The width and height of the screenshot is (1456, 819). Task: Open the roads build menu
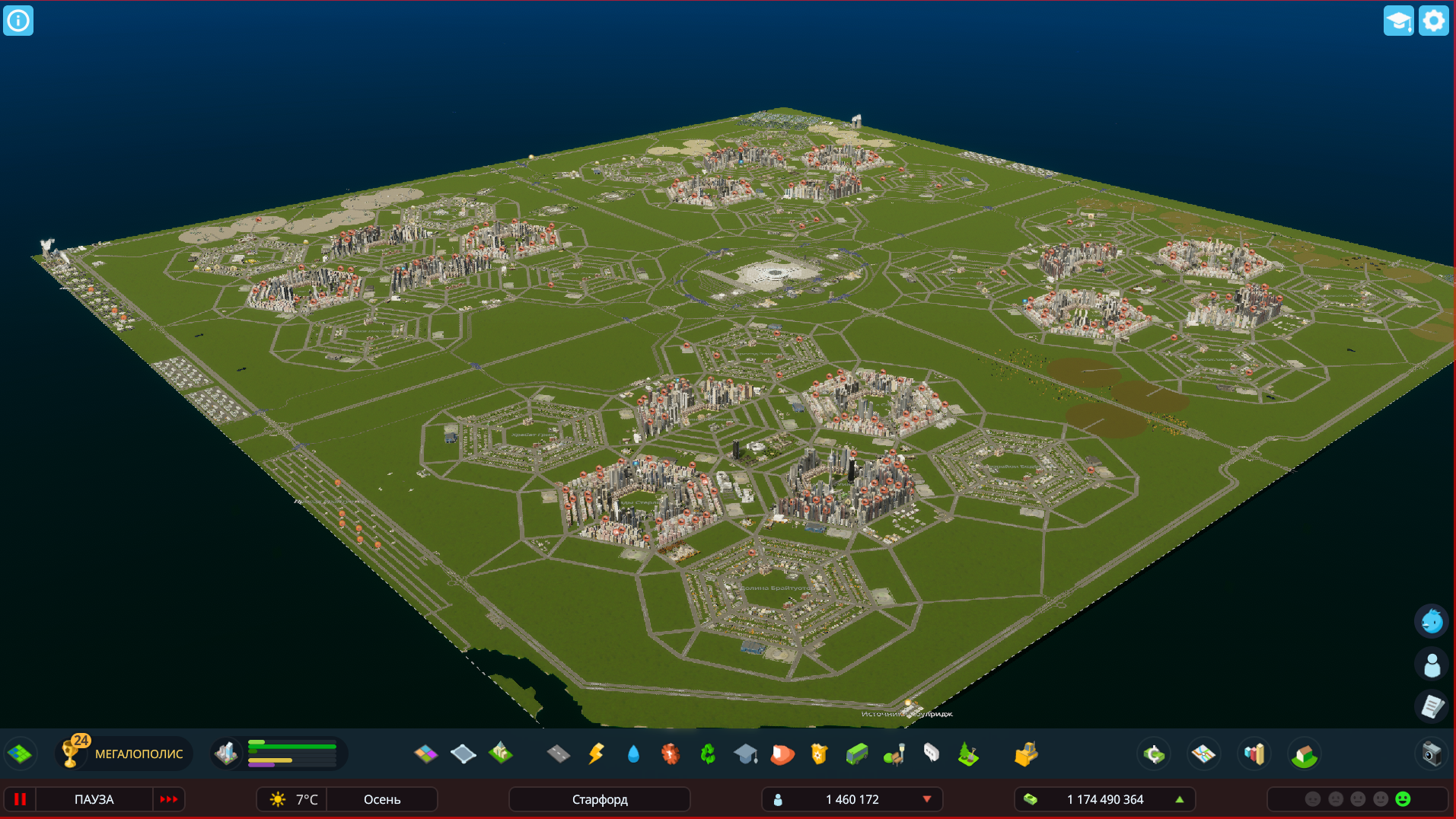pos(558,754)
